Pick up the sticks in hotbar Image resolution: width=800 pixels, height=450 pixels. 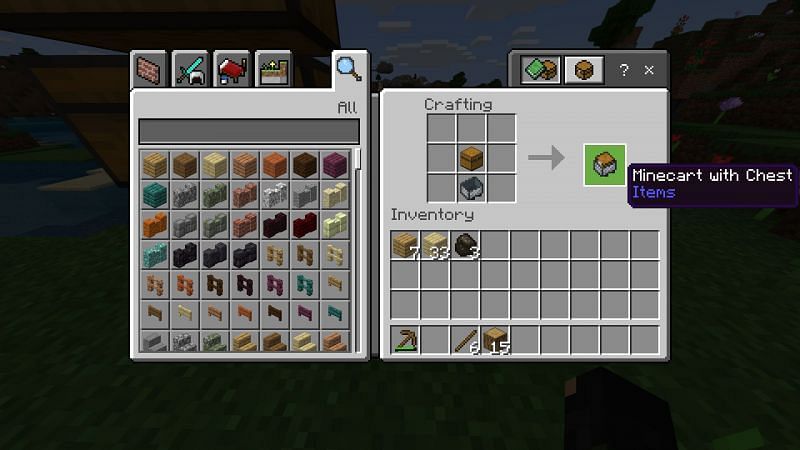pos(465,339)
